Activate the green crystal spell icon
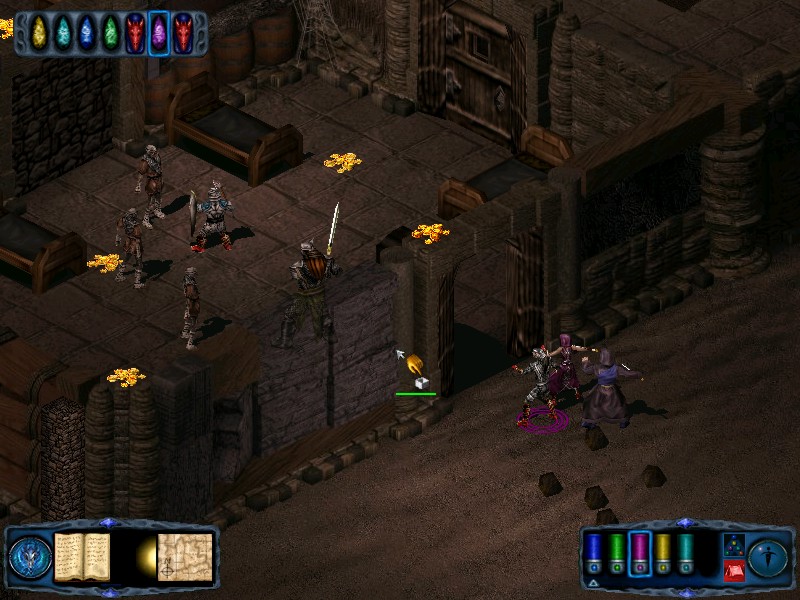 (110, 32)
